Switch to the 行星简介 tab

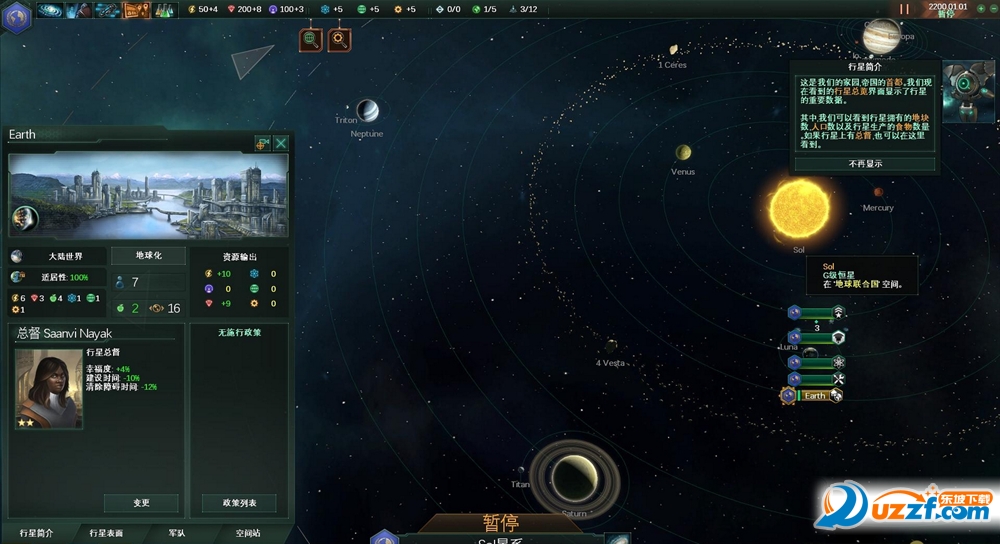point(37,534)
